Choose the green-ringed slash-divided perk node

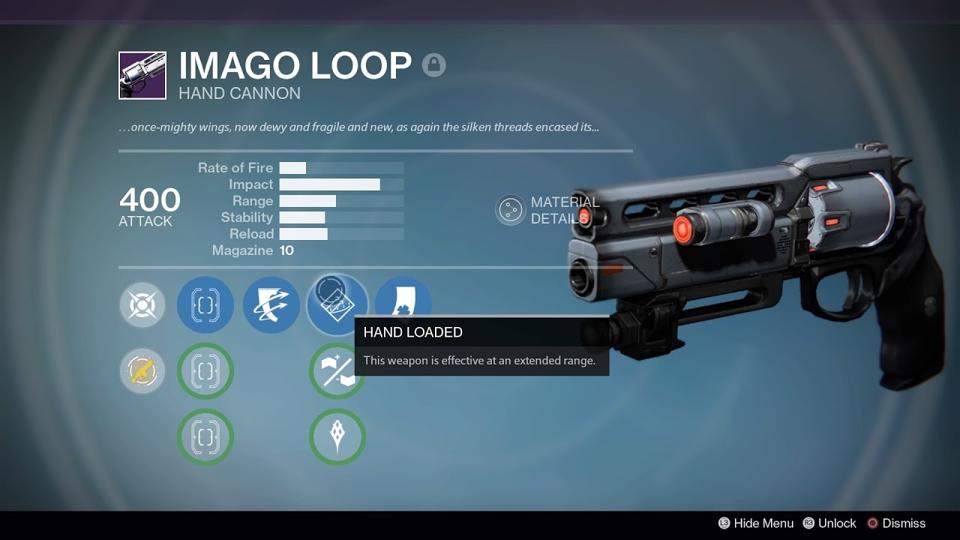(337, 372)
